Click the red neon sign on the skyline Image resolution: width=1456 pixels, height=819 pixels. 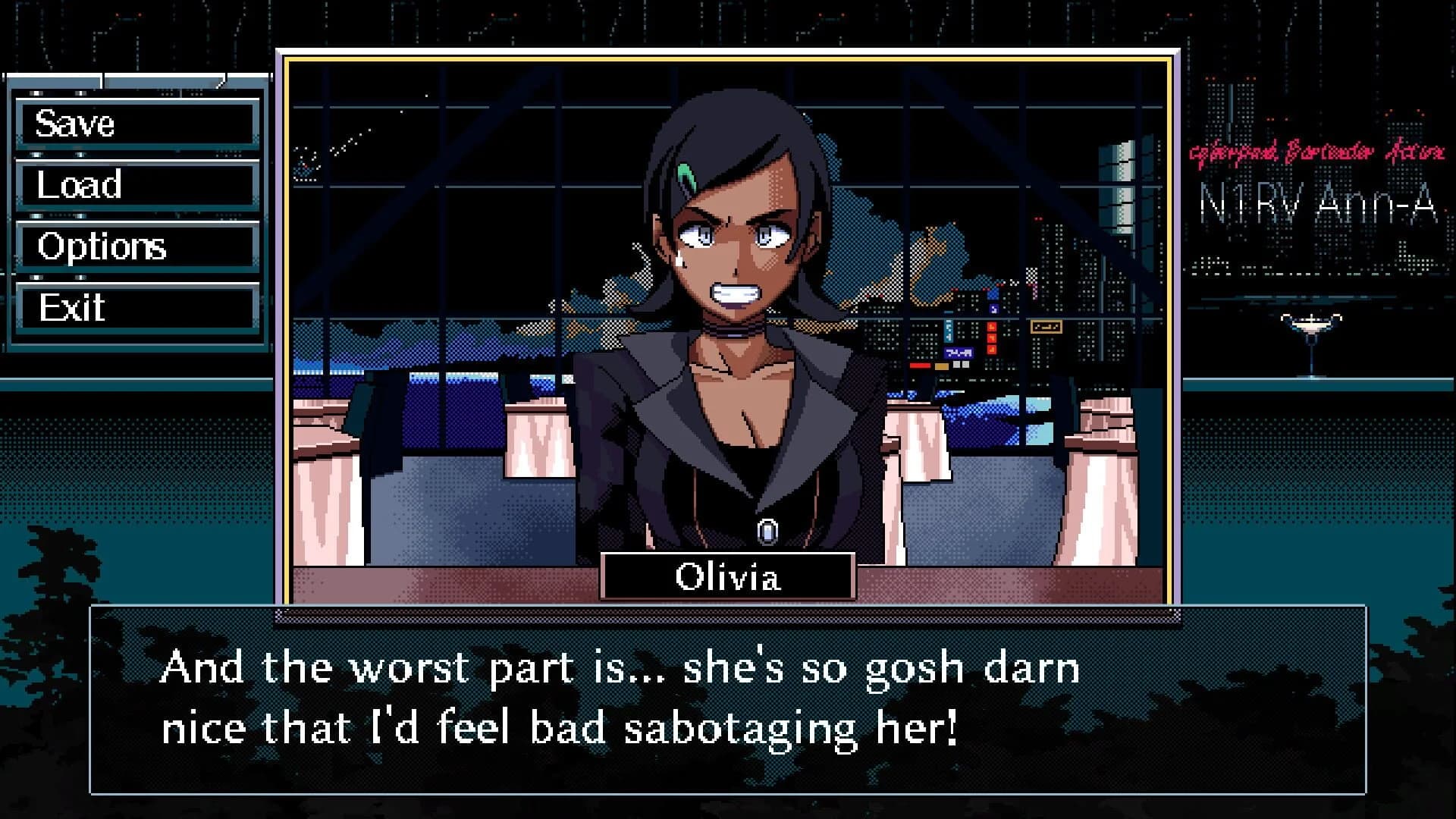tap(992, 337)
